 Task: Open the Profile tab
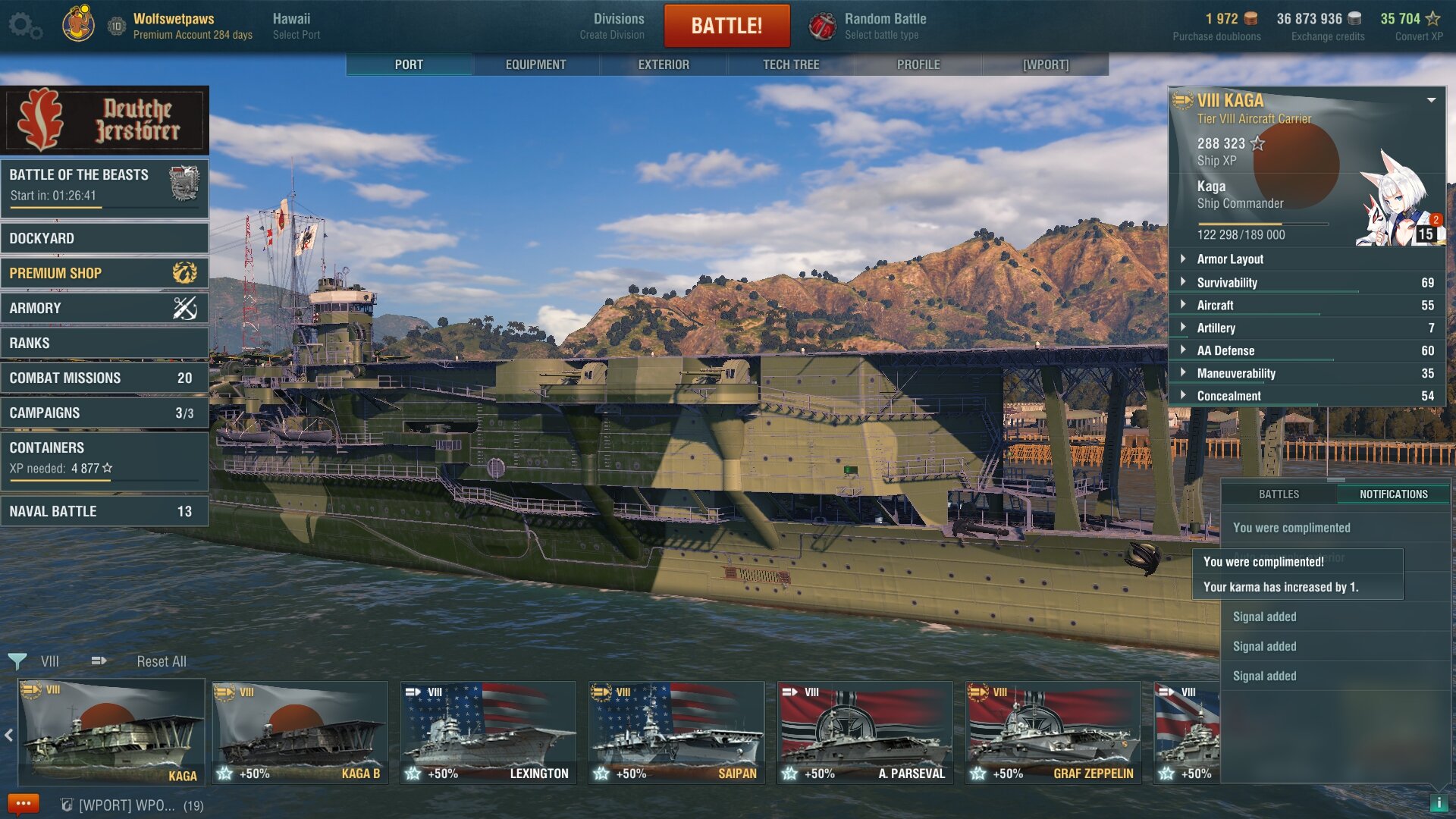point(918,64)
